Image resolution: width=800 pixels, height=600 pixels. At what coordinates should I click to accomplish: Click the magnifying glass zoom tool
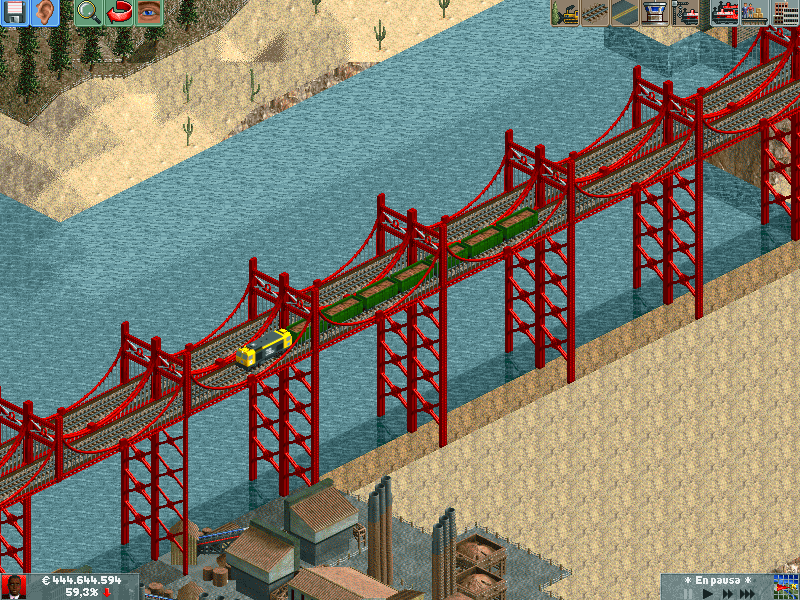coord(88,13)
